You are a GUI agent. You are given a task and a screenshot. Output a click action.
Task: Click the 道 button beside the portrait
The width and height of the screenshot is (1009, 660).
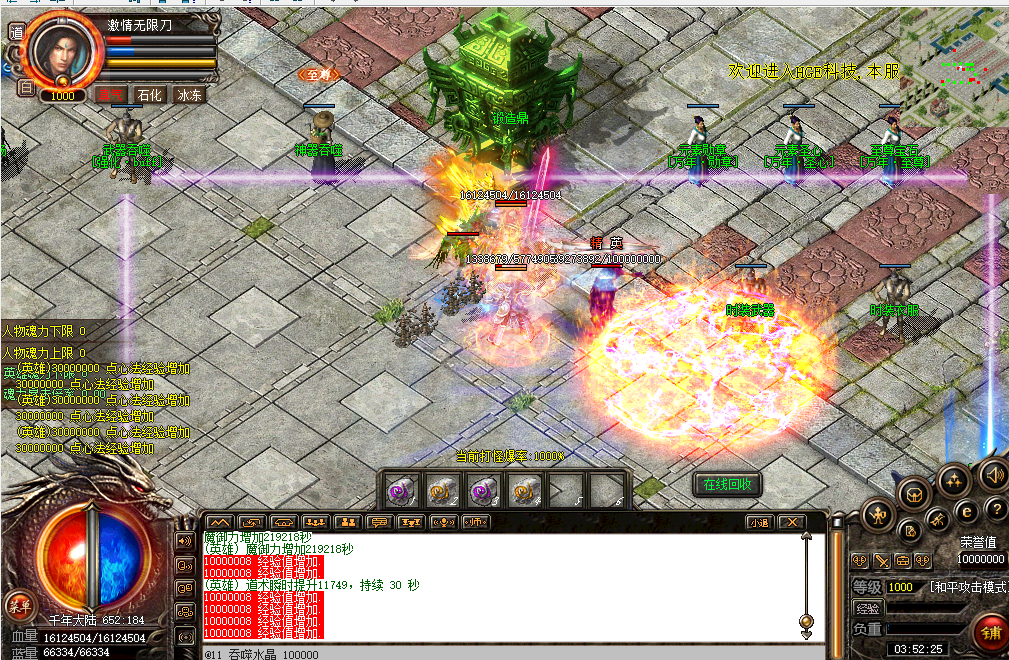[16, 31]
